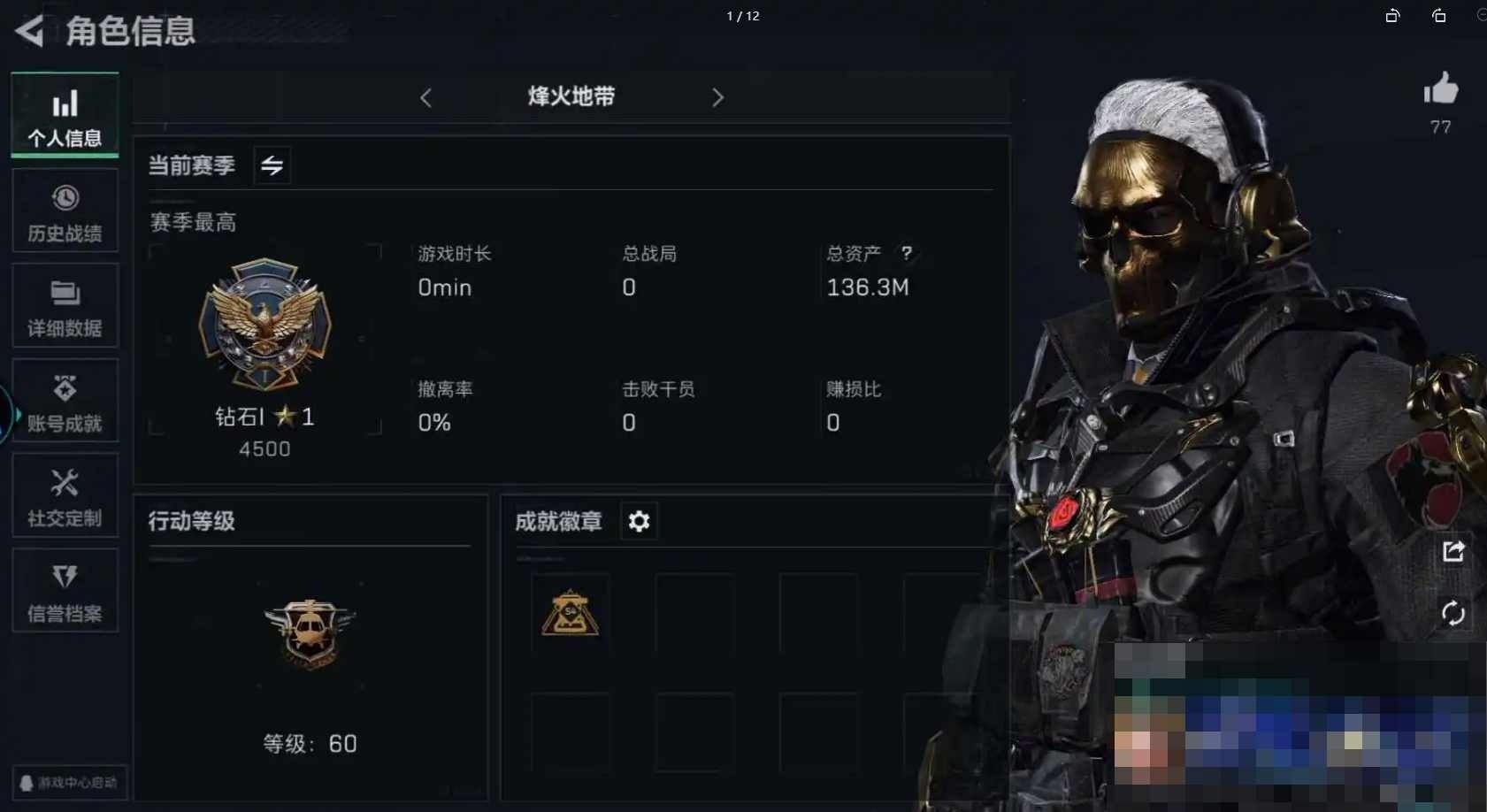The height and width of the screenshot is (812, 1487).
Task: Share the character profile
Action: [1453, 552]
